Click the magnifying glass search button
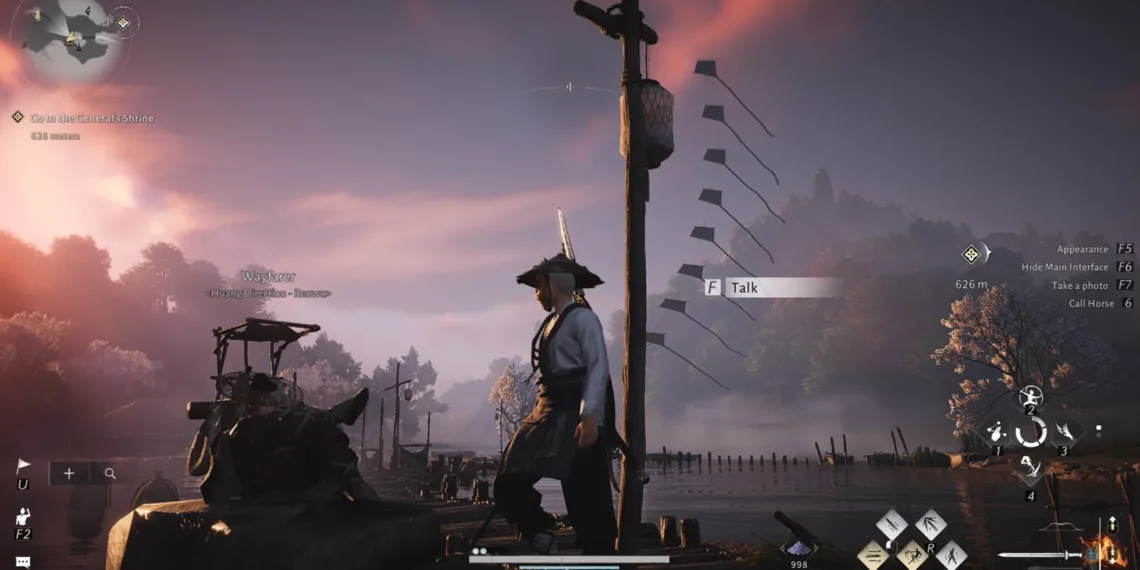1140x570 pixels. pyautogui.click(x=110, y=473)
